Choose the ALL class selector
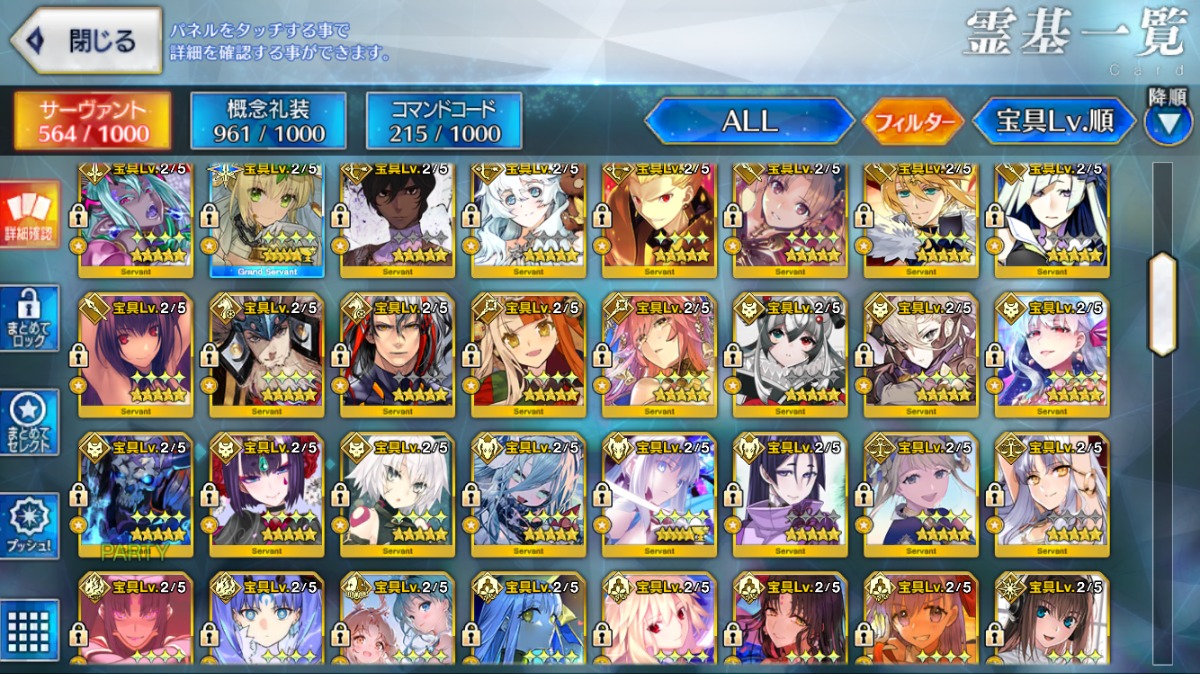This screenshot has width=1200, height=674. [749, 121]
